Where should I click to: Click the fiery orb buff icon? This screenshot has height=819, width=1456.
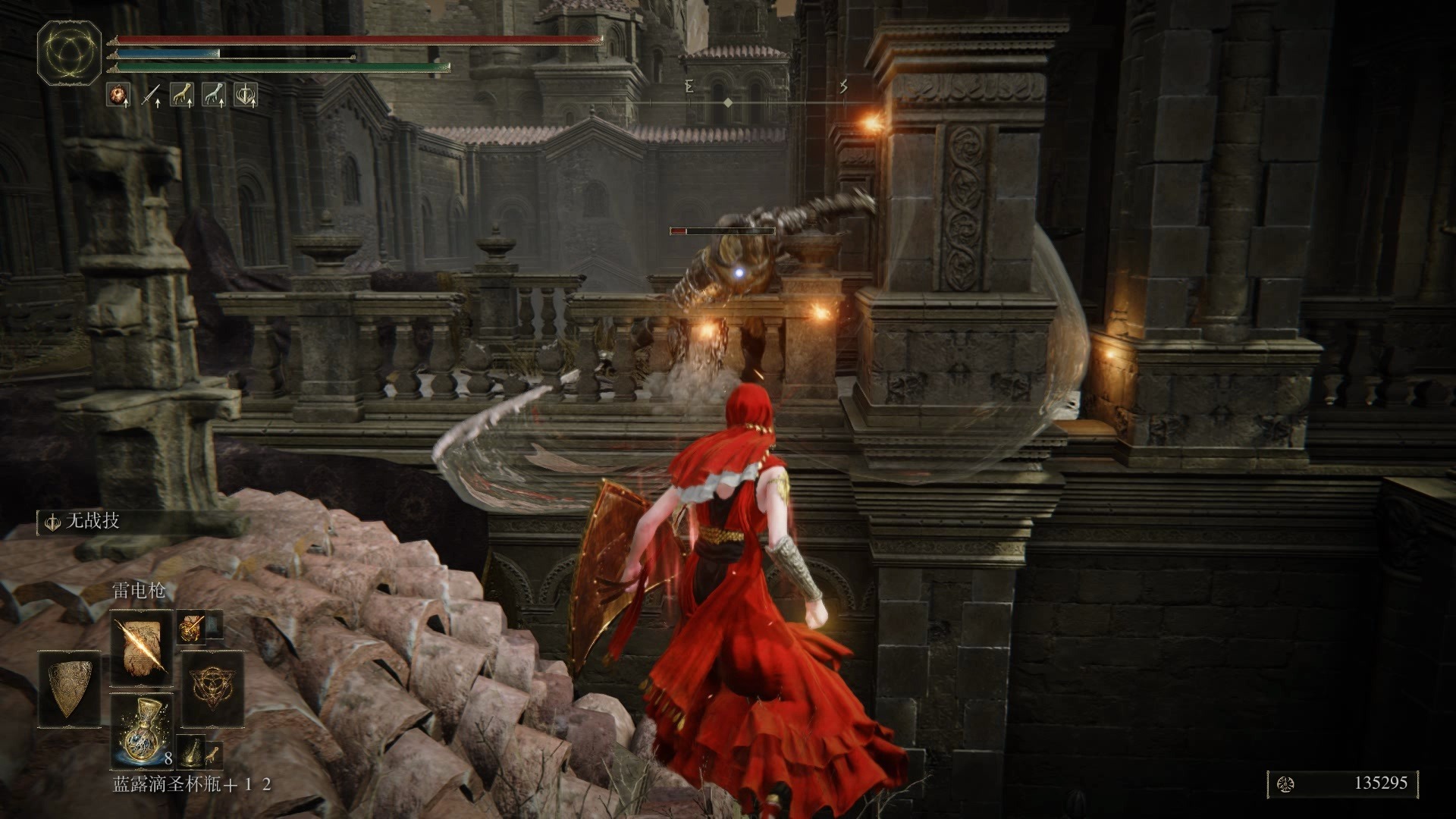(x=118, y=95)
